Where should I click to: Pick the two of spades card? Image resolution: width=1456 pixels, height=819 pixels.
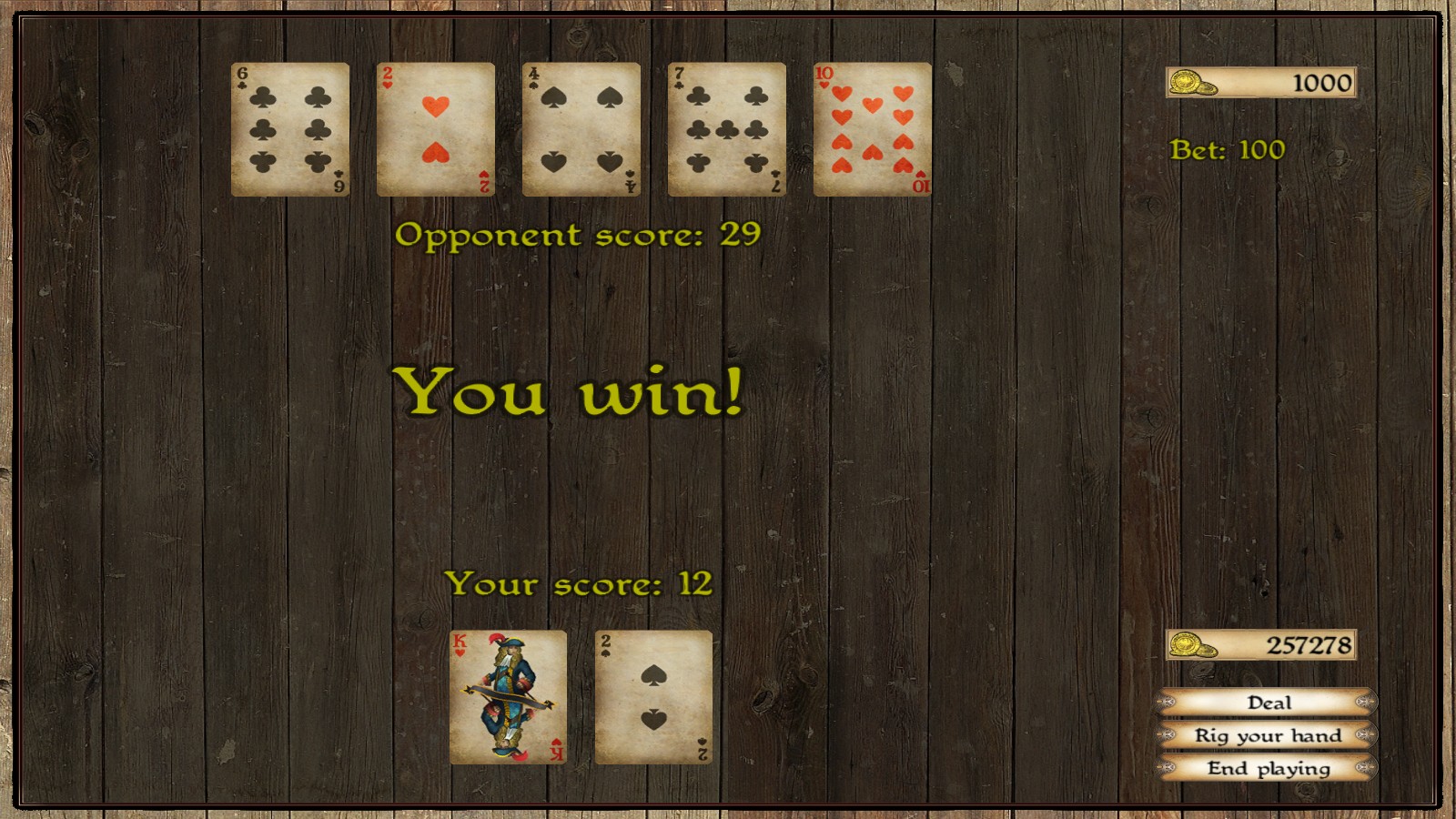coord(653,697)
